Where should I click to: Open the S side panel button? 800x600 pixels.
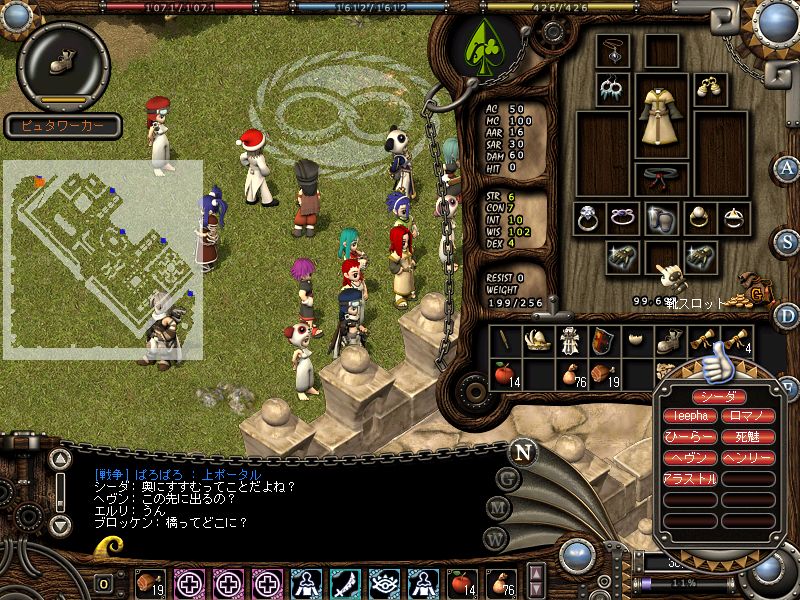point(788,241)
